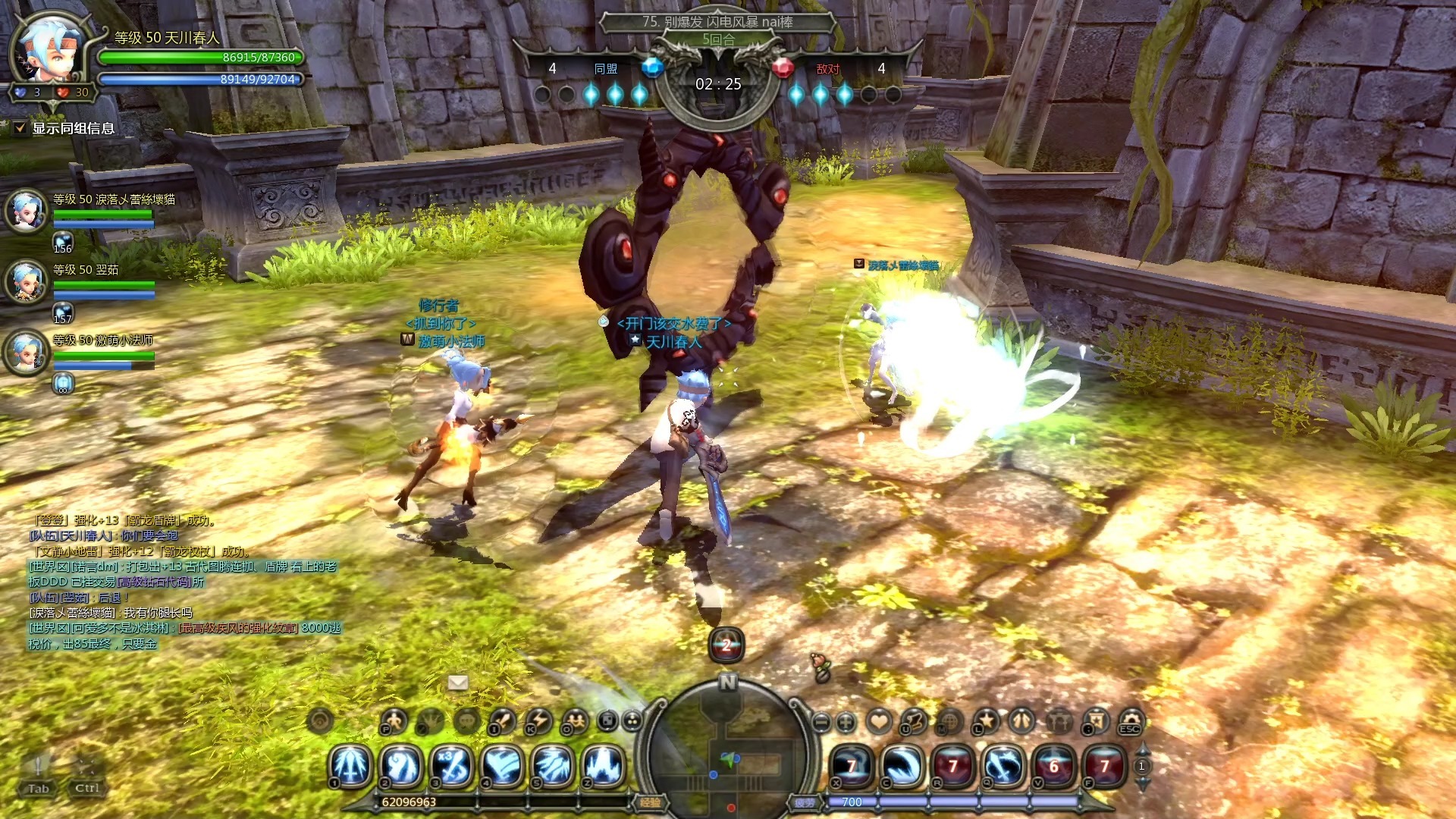The height and width of the screenshot is (819, 1456).
Task: Activate the x3 sword skill
Action: (453, 766)
